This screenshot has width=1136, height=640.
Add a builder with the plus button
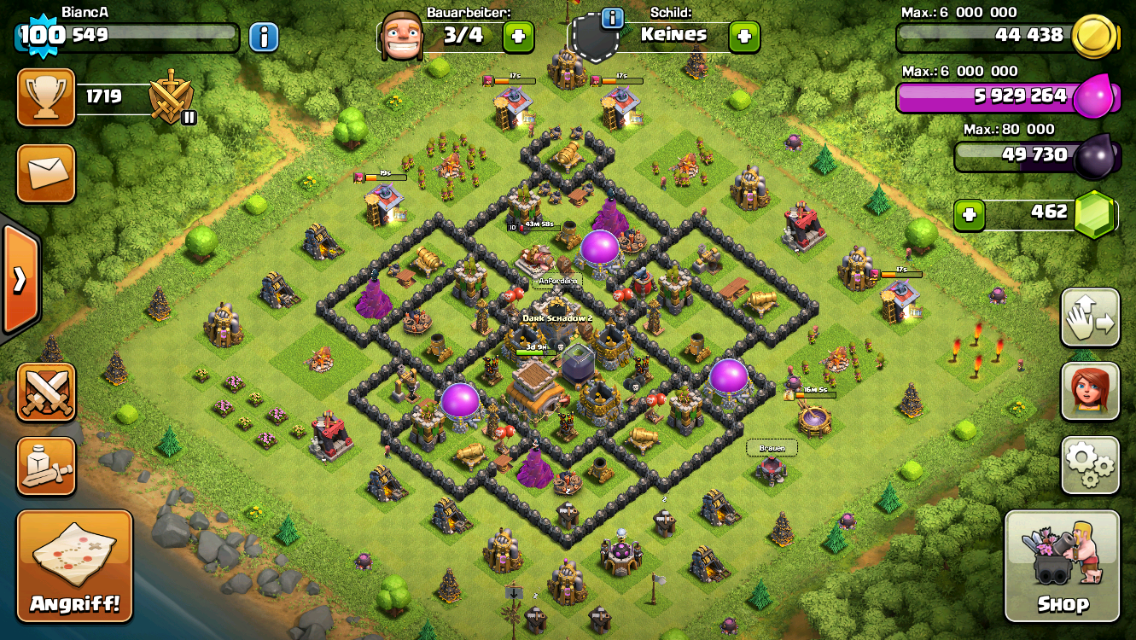click(x=518, y=37)
